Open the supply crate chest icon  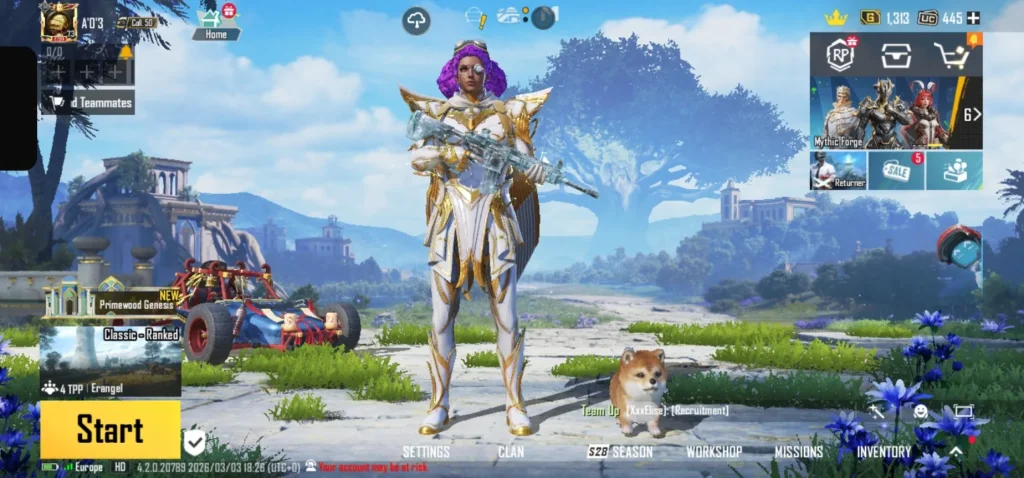(x=896, y=56)
